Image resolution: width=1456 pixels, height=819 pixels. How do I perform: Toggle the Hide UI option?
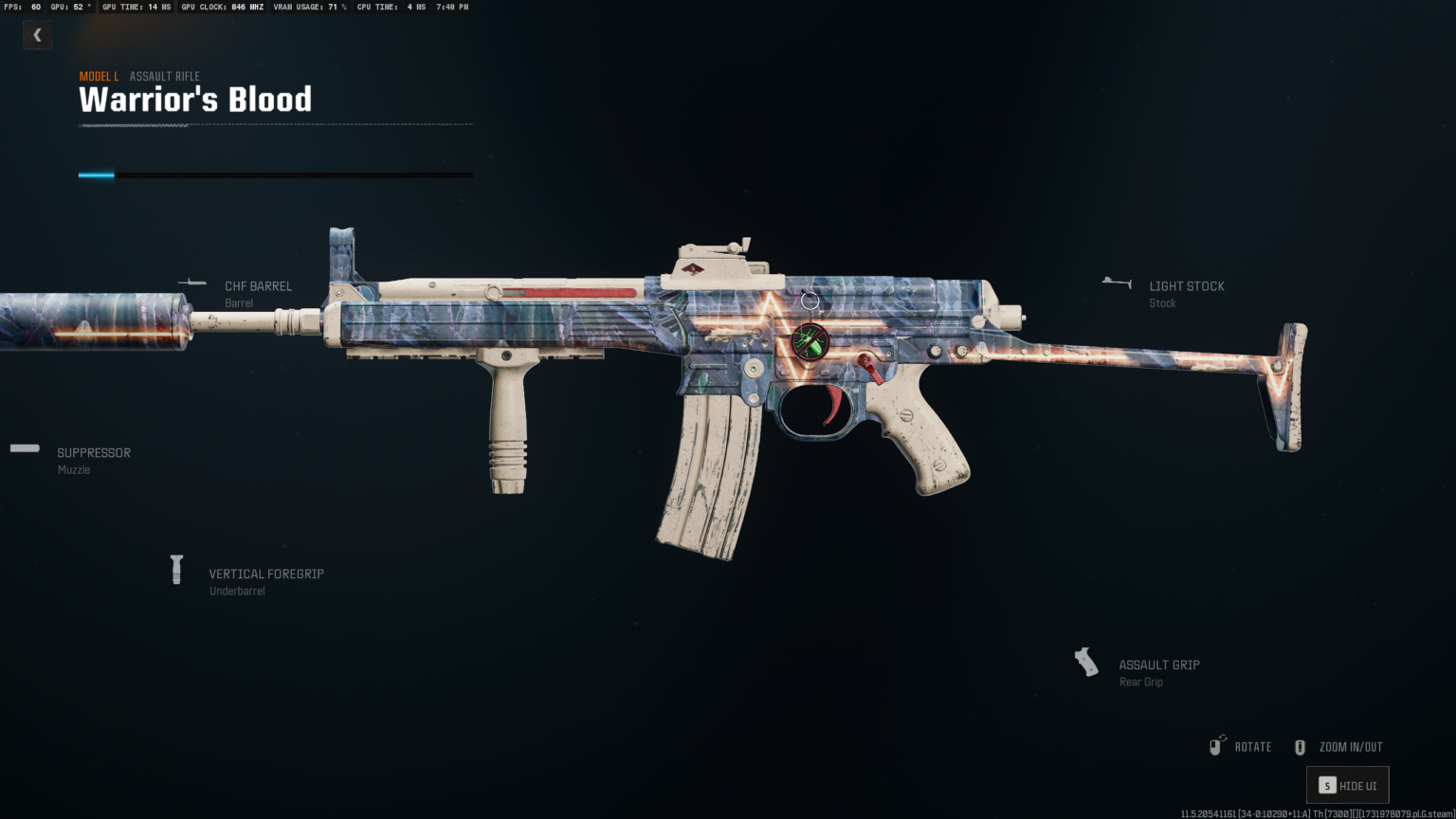[1347, 785]
